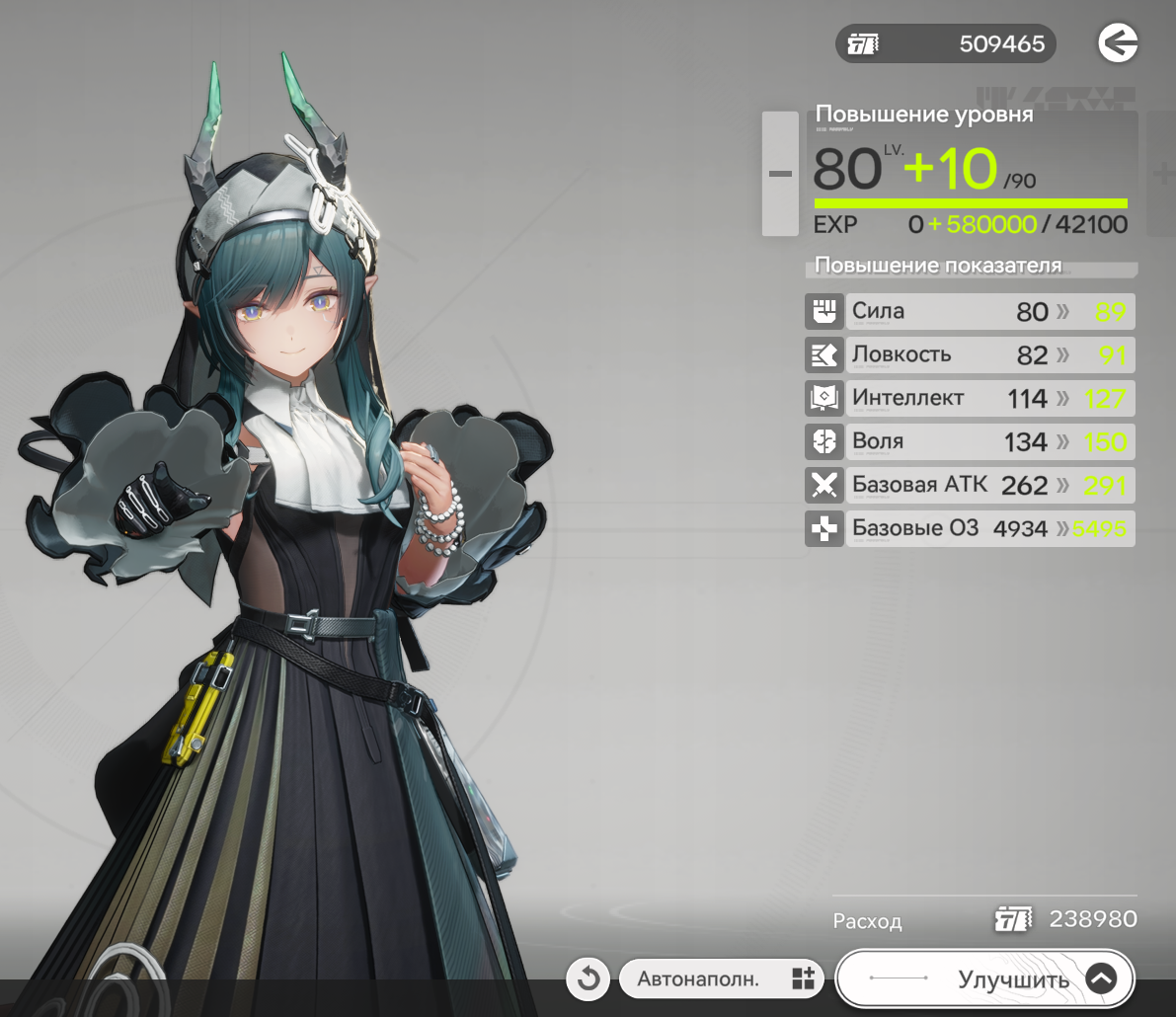Click the Улучшить upgrade button

(984, 978)
